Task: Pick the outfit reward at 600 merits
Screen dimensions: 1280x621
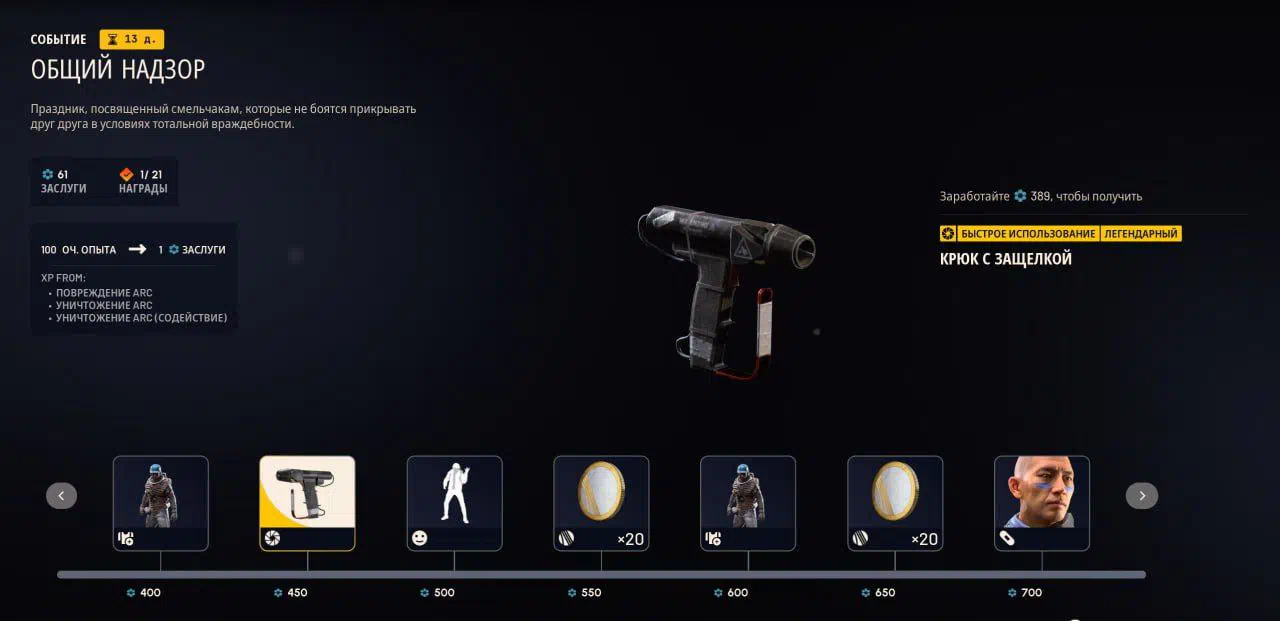Action: (748, 503)
